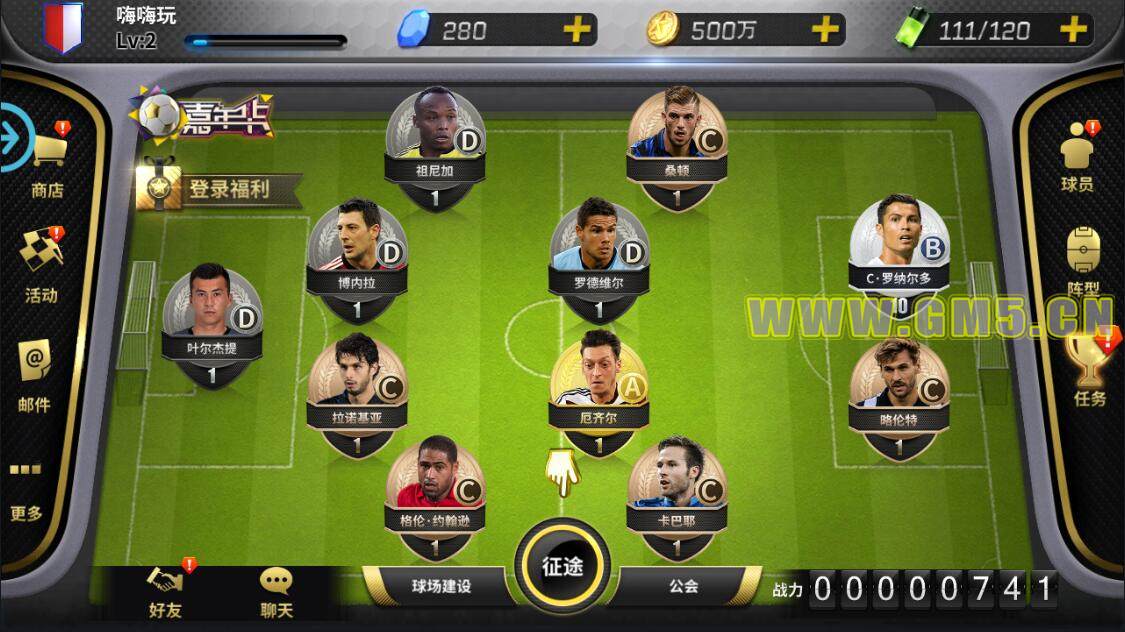The width and height of the screenshot is (1125, 632).
Task: Refill green energy with plus button
Action: tap(1073, 30)
